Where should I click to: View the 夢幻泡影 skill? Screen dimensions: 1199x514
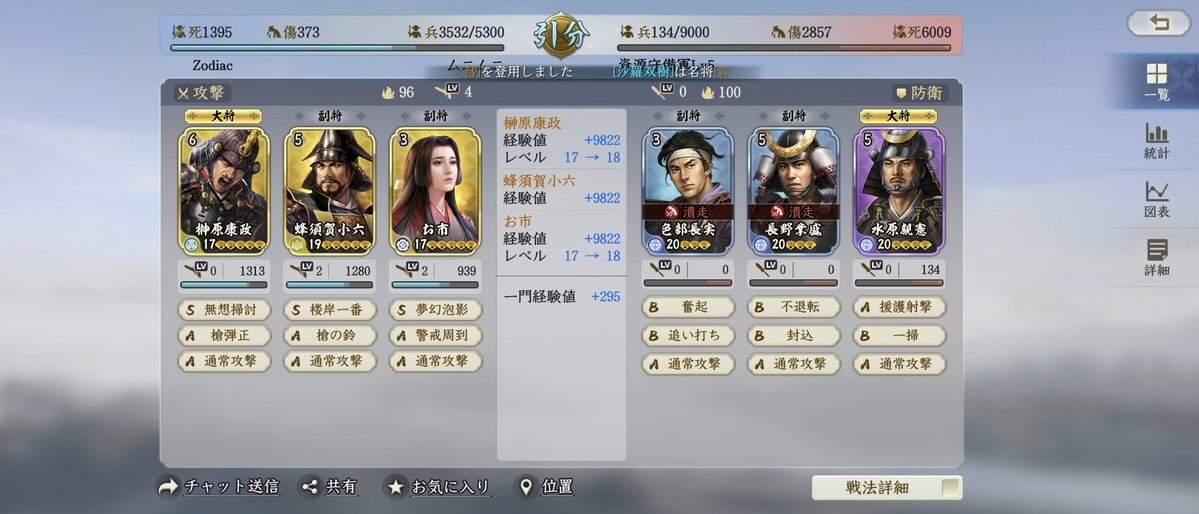coord(435,309)
